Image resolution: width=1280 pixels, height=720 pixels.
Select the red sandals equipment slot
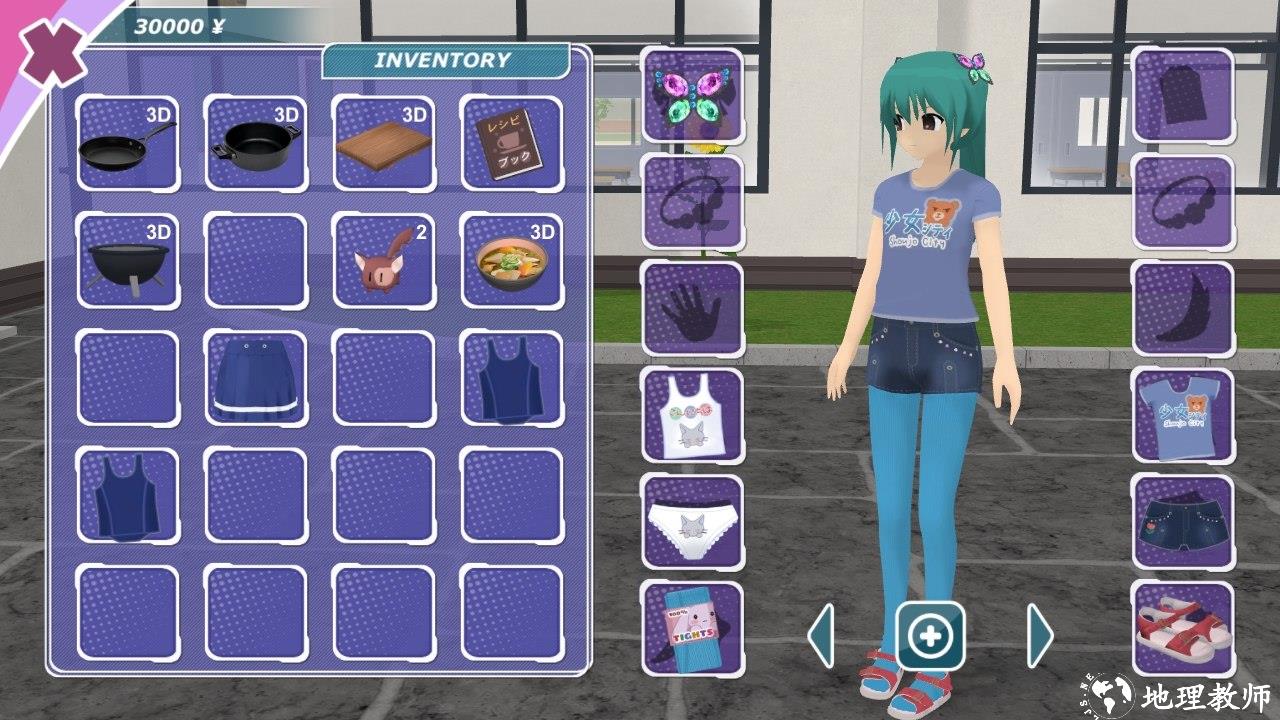(1183, 628)
